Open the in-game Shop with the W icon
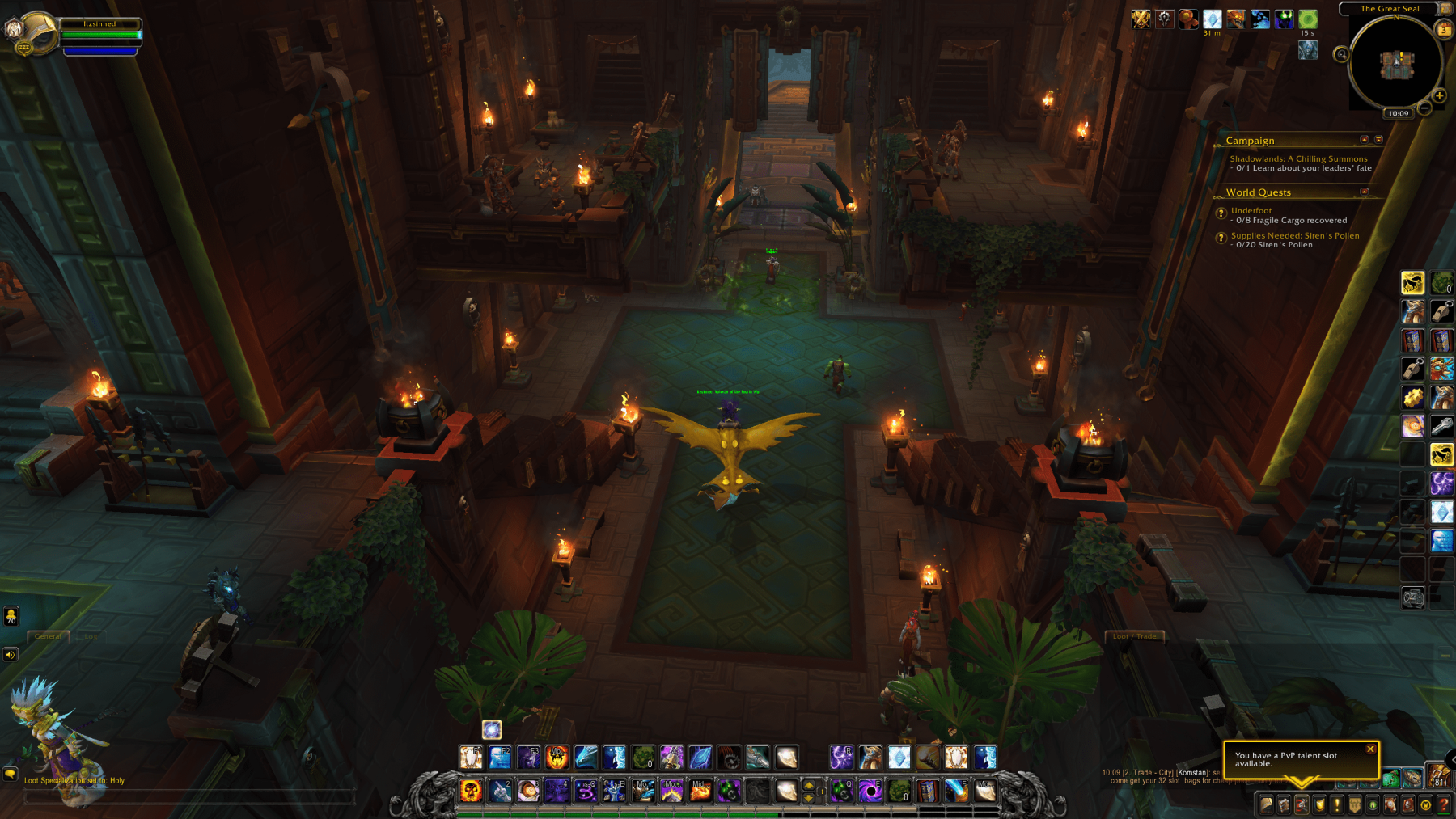Screen dimensions: 1456x819 coord(1425,805)
